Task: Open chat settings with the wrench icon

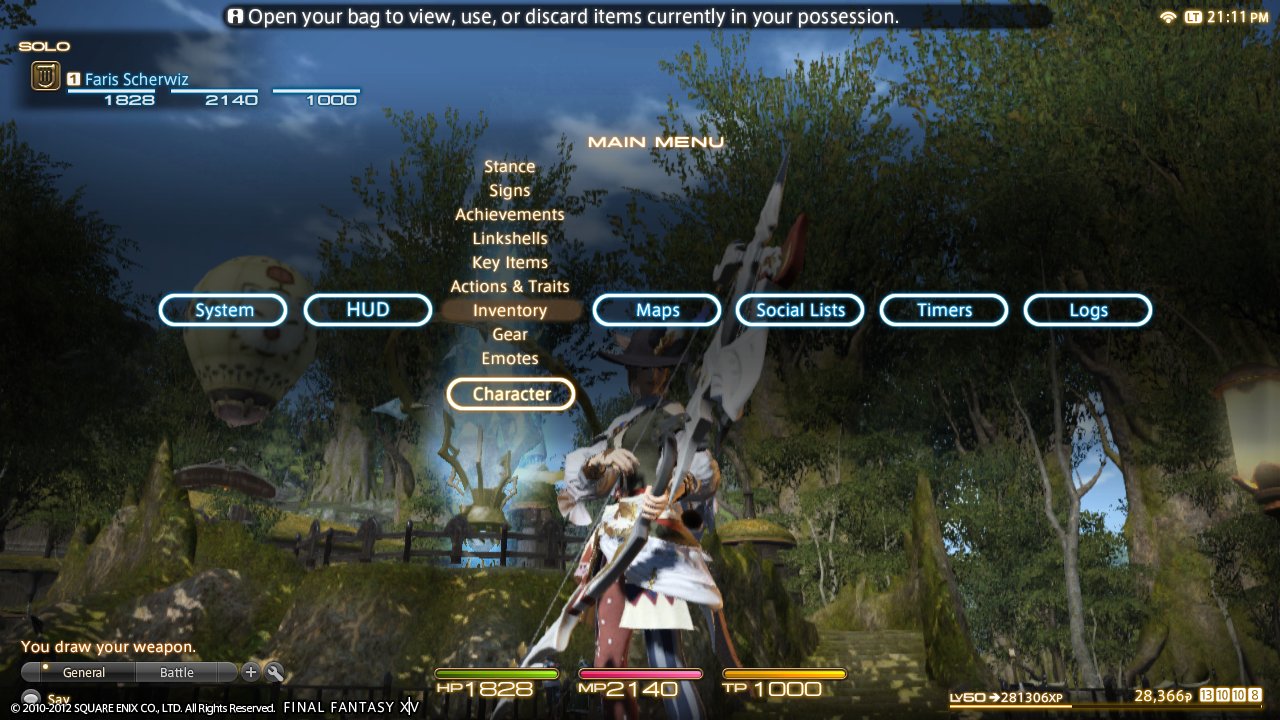Action: click(x=274, y=672)
